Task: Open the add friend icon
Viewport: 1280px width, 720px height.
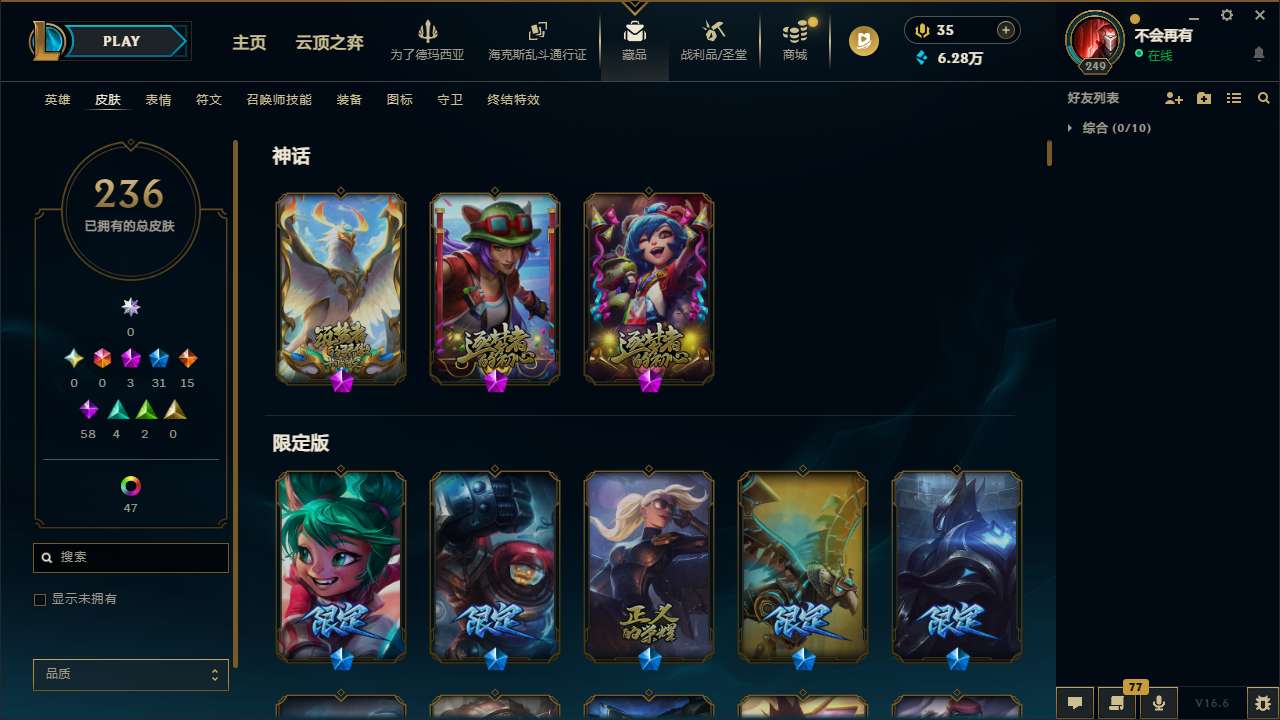Action: 1173,97
